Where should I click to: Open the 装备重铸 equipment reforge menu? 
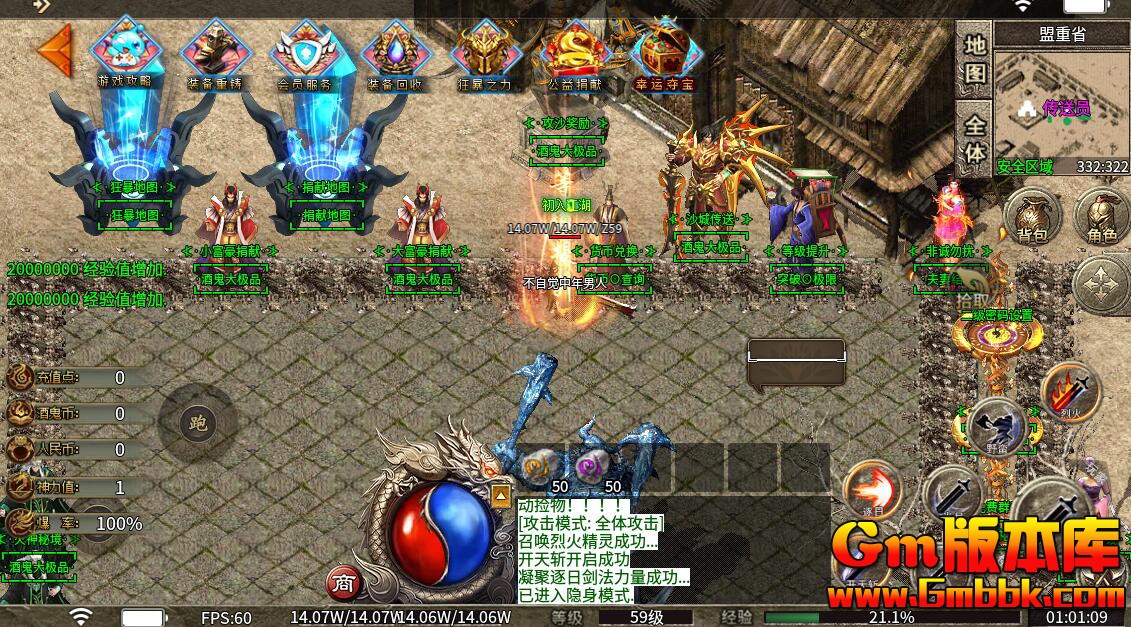click(x=213, y=53)
